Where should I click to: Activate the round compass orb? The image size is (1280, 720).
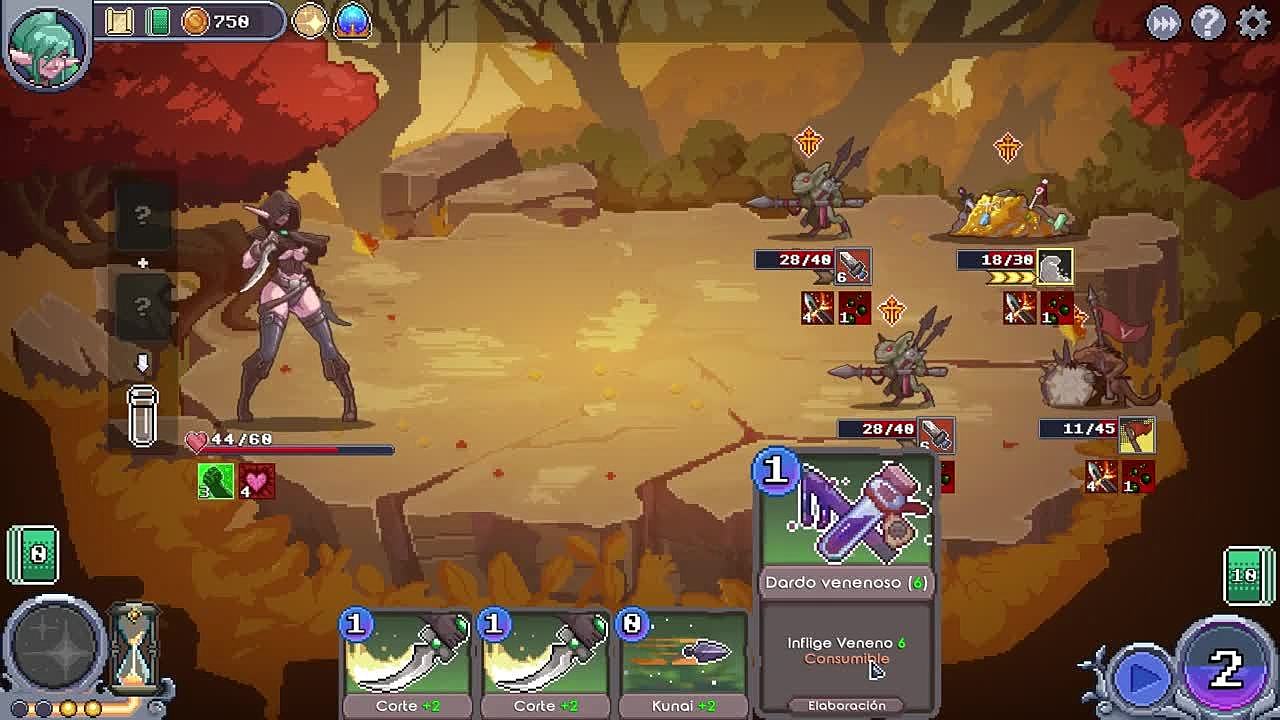(55, 649)
